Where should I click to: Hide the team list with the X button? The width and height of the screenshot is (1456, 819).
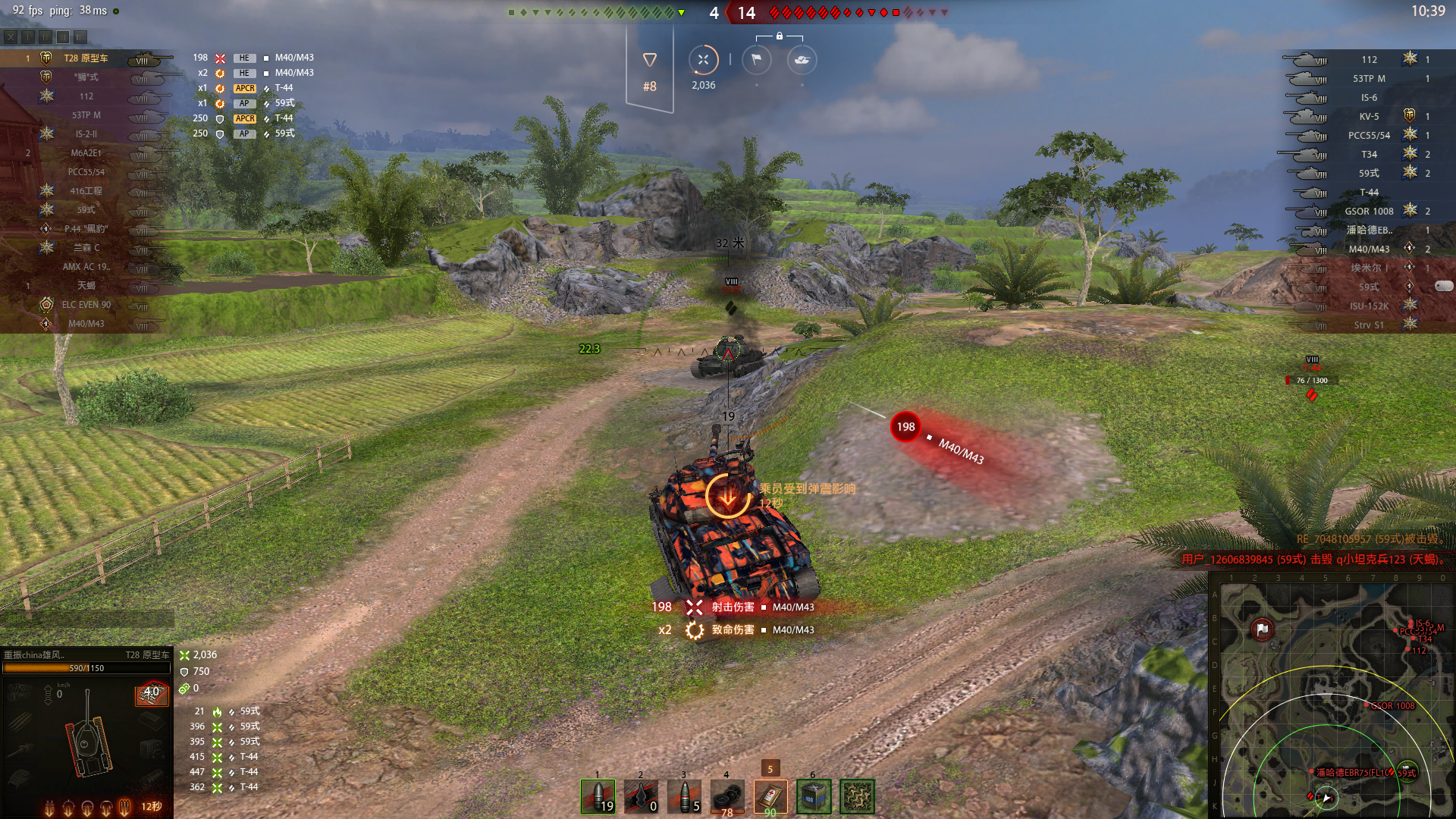11,36
